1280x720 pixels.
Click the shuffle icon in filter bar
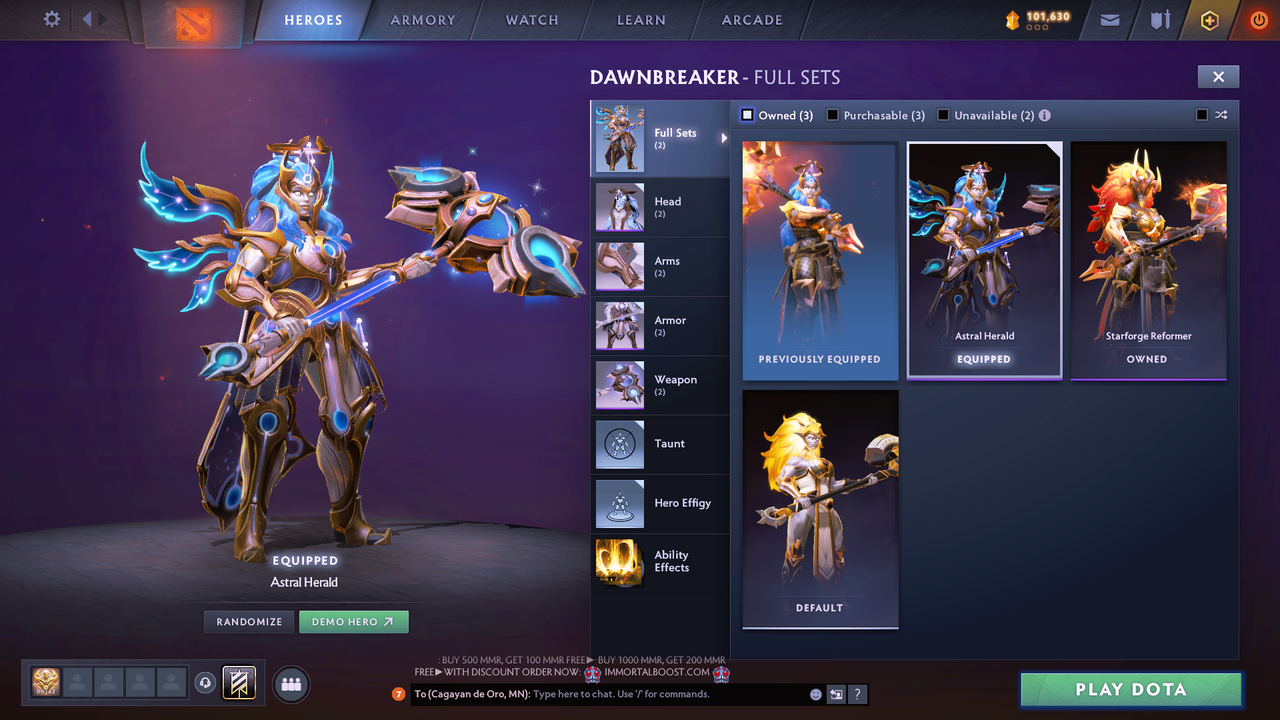(1221, 115)
